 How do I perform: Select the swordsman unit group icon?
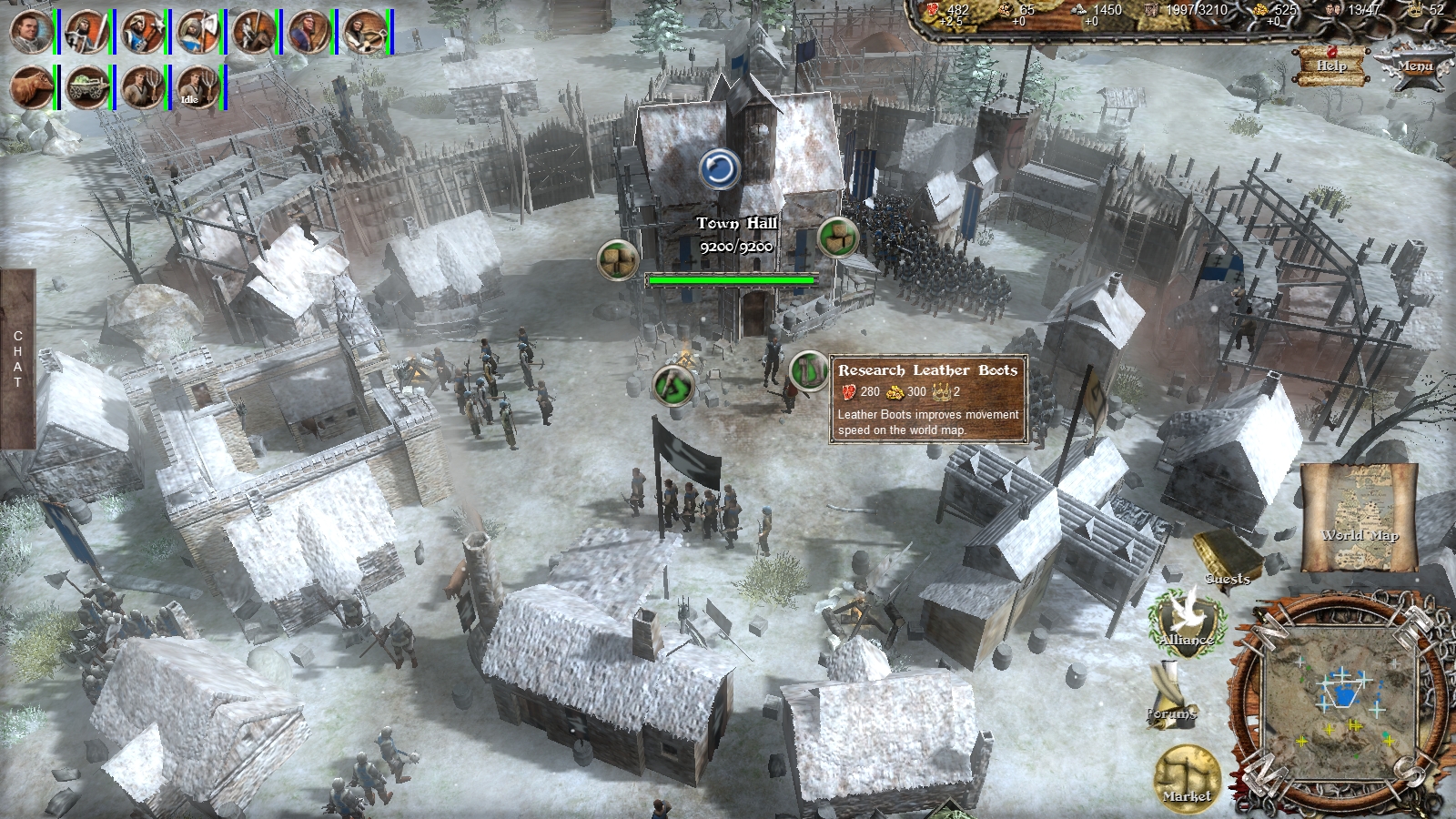coord(87,32)
